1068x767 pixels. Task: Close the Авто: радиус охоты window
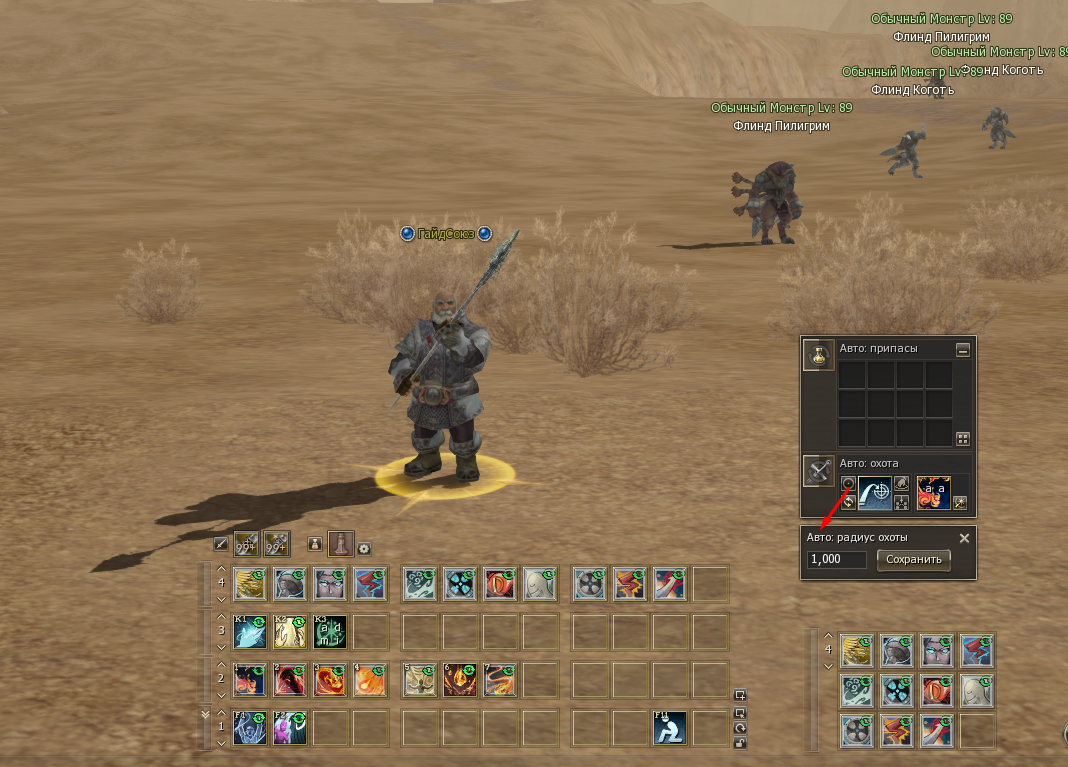[x=964, y=538]
